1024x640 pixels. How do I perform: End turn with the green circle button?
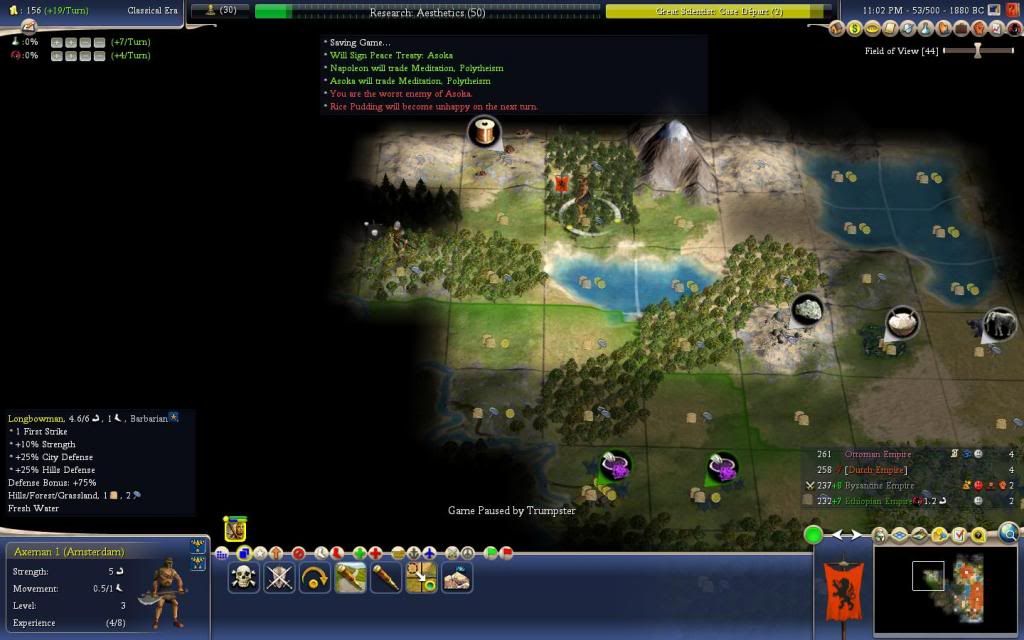click(x=814, y=535)
